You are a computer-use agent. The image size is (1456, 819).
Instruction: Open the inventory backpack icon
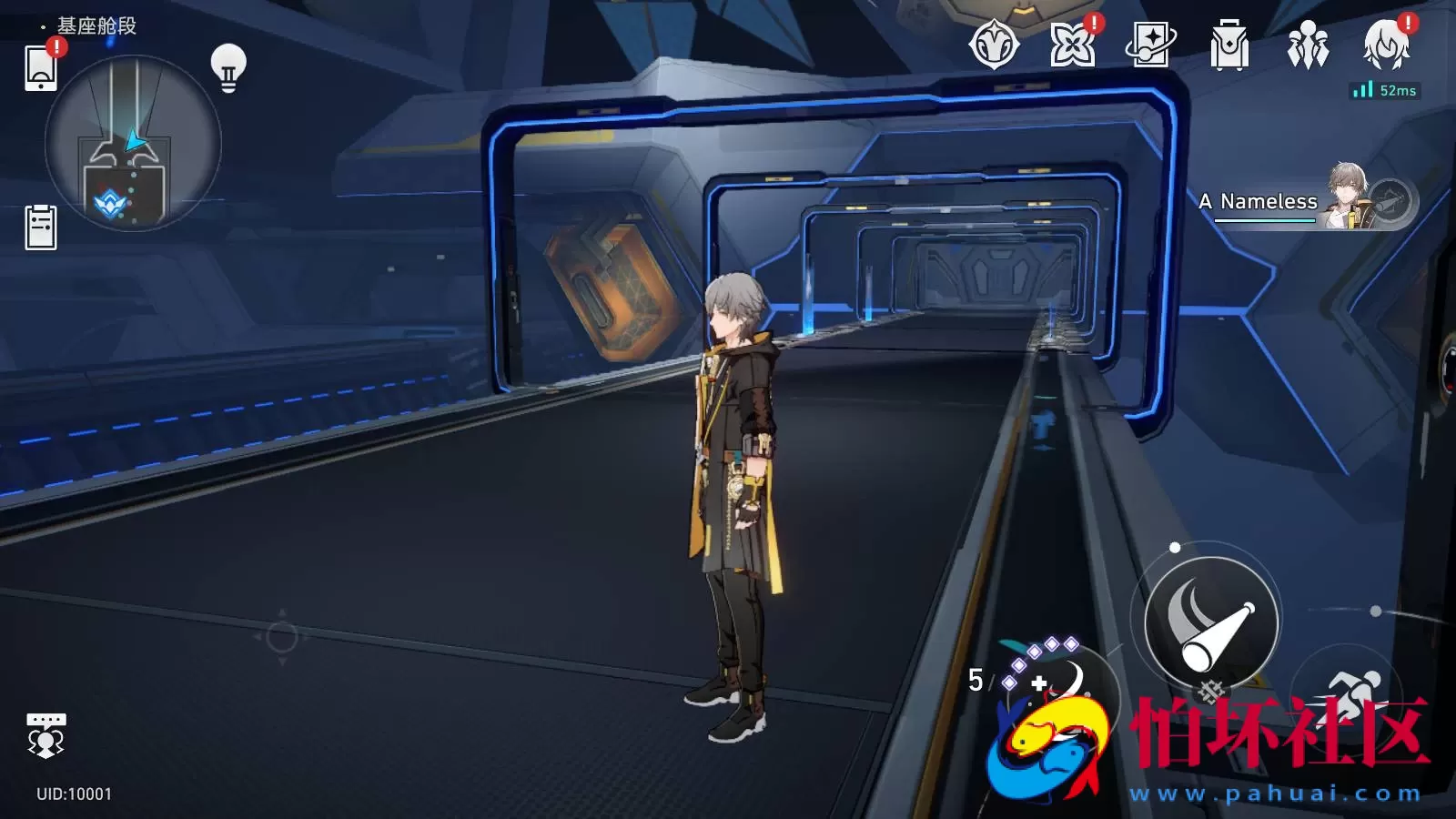click(x=1228, y=43)
